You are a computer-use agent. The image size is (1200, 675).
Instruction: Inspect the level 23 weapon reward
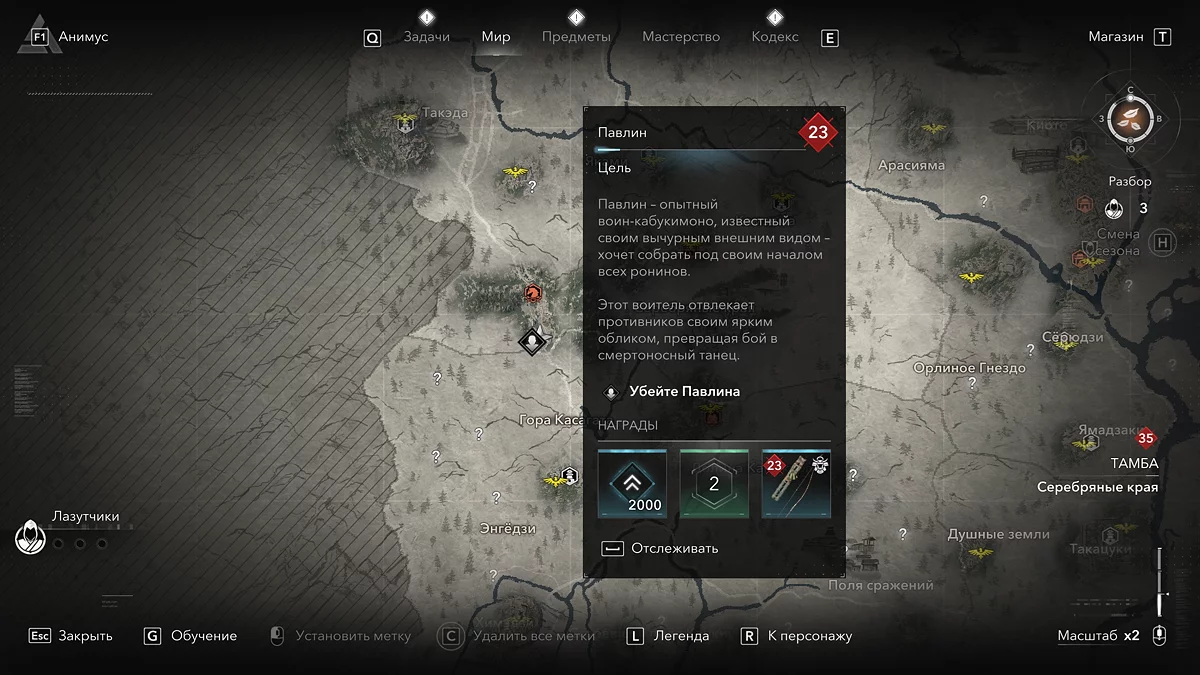[796, 484]
